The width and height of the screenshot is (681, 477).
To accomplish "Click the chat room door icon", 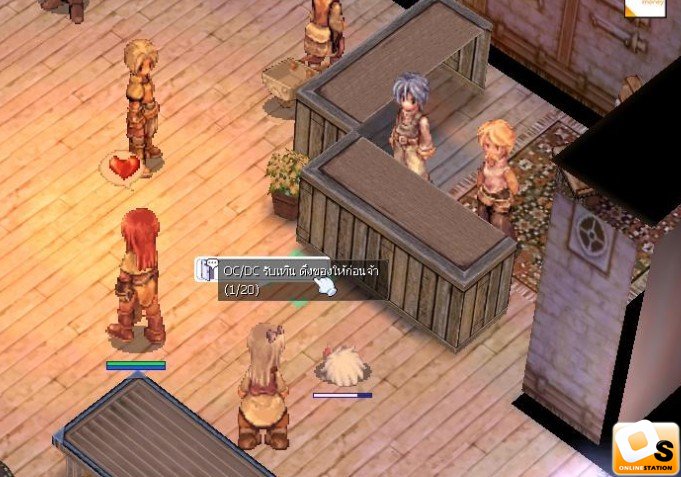I will (208, 270).
